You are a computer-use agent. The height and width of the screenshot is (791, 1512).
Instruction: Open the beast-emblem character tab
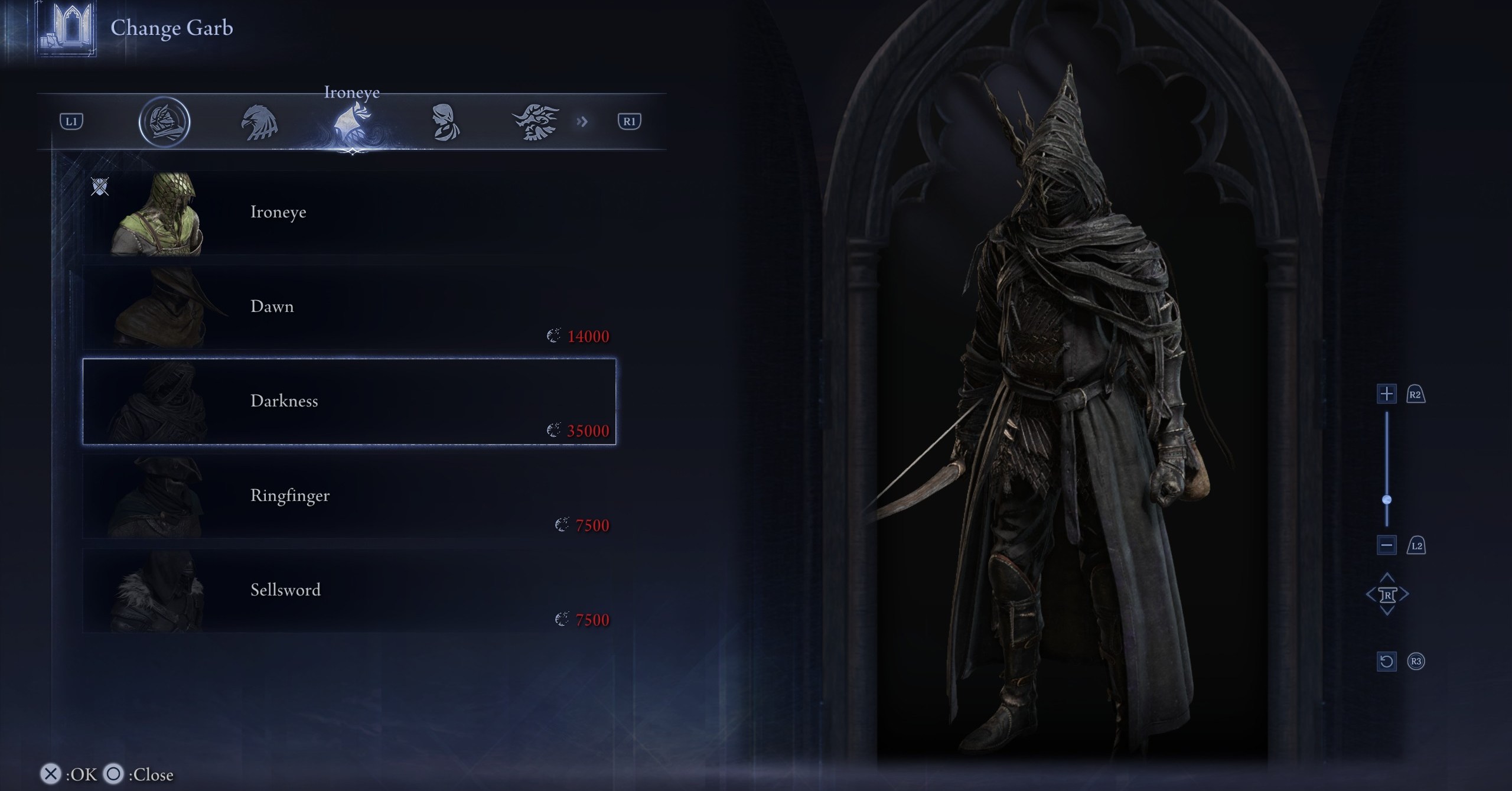536,122
